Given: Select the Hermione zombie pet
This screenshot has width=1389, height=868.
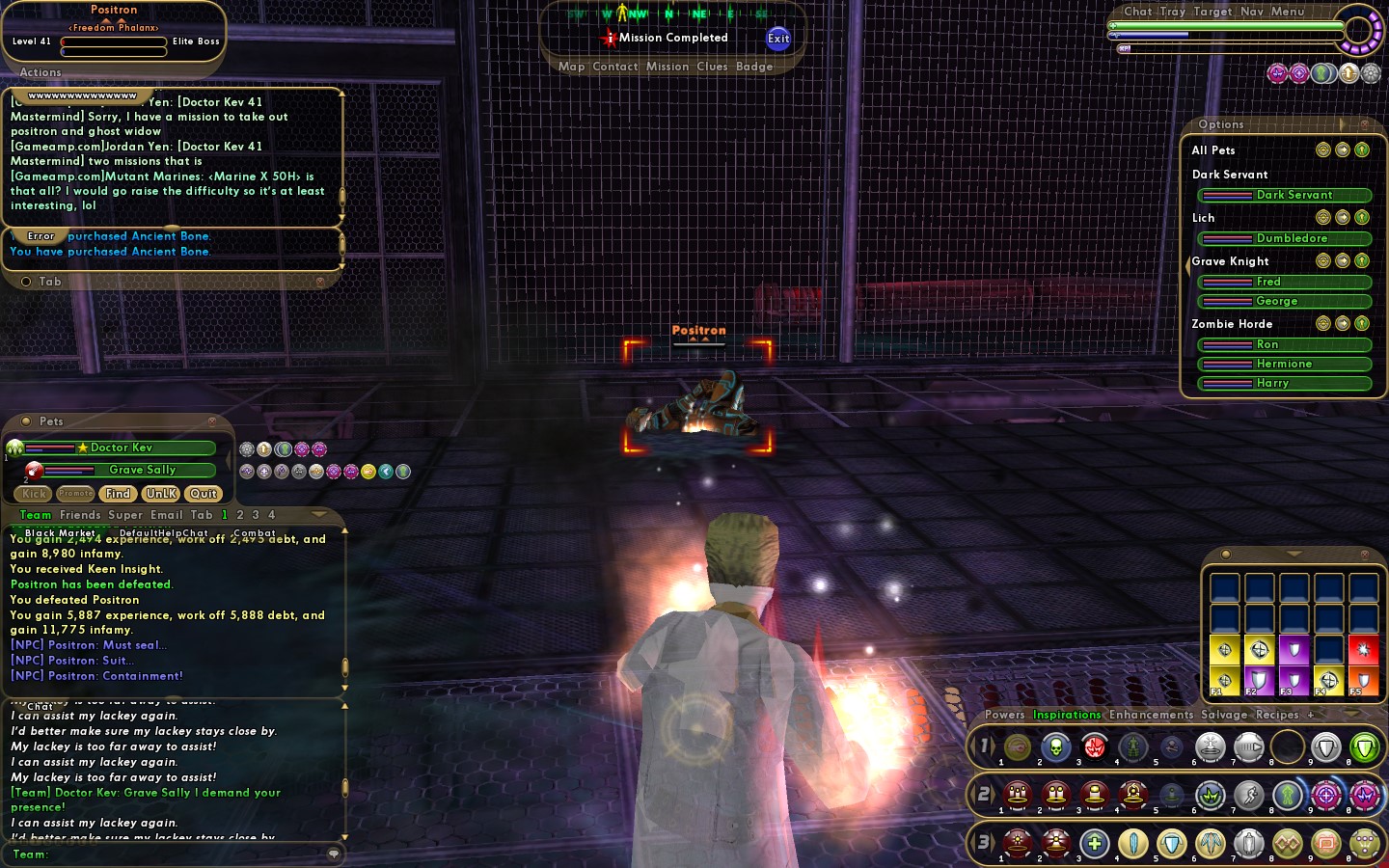Looking at the screenshot, I should pos(1284,364).
